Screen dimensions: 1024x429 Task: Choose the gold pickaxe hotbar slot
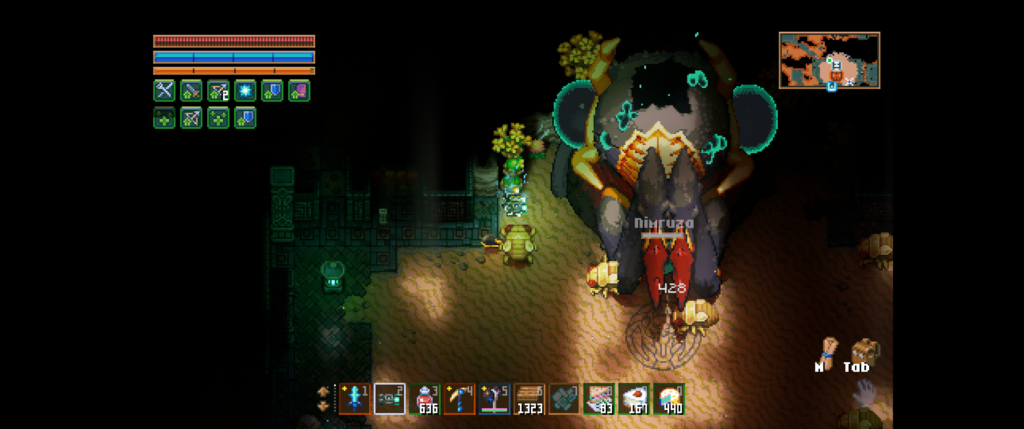[x=460, y=399]
